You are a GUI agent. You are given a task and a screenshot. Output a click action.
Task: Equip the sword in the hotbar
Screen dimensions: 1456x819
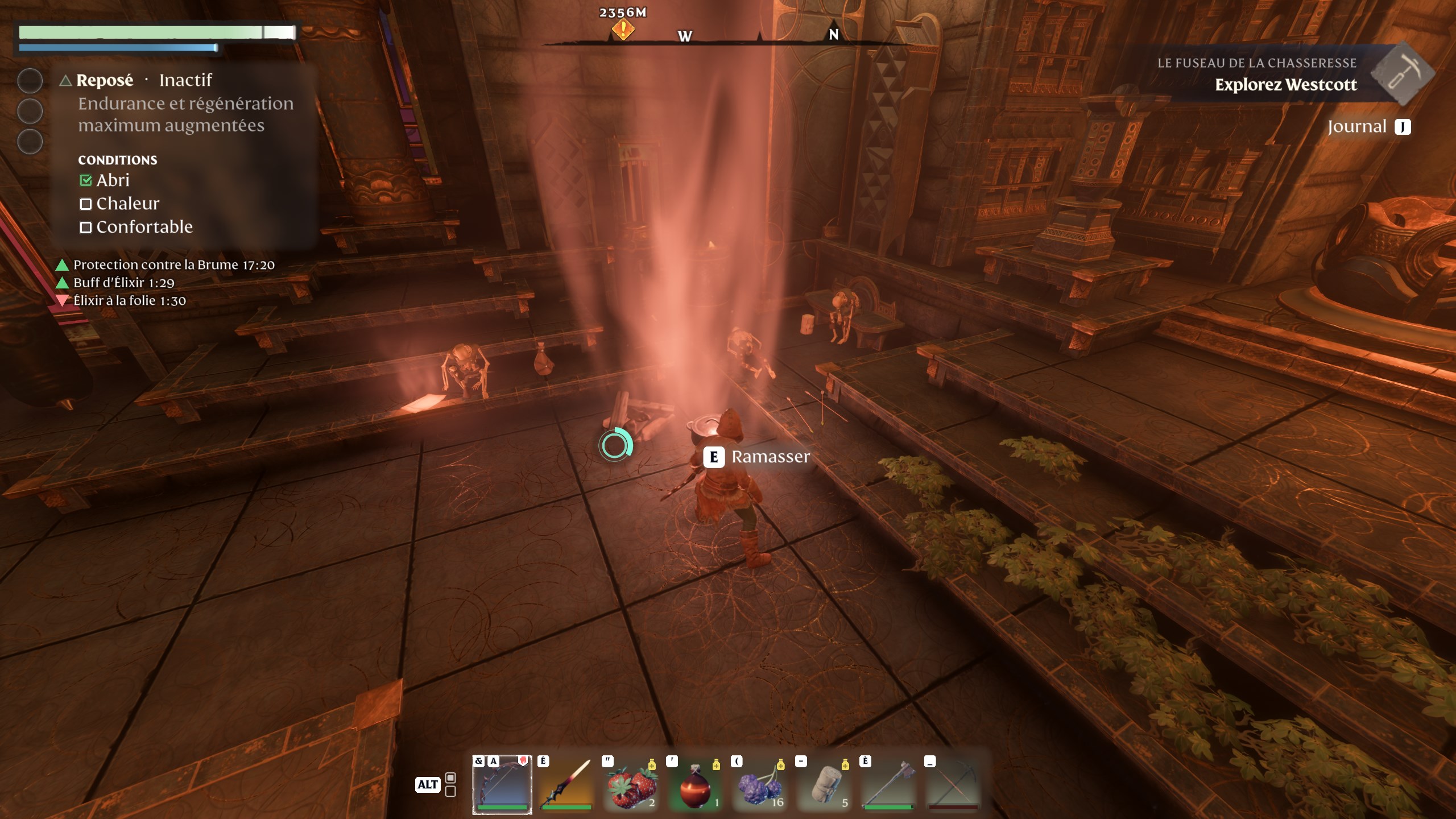566,784
